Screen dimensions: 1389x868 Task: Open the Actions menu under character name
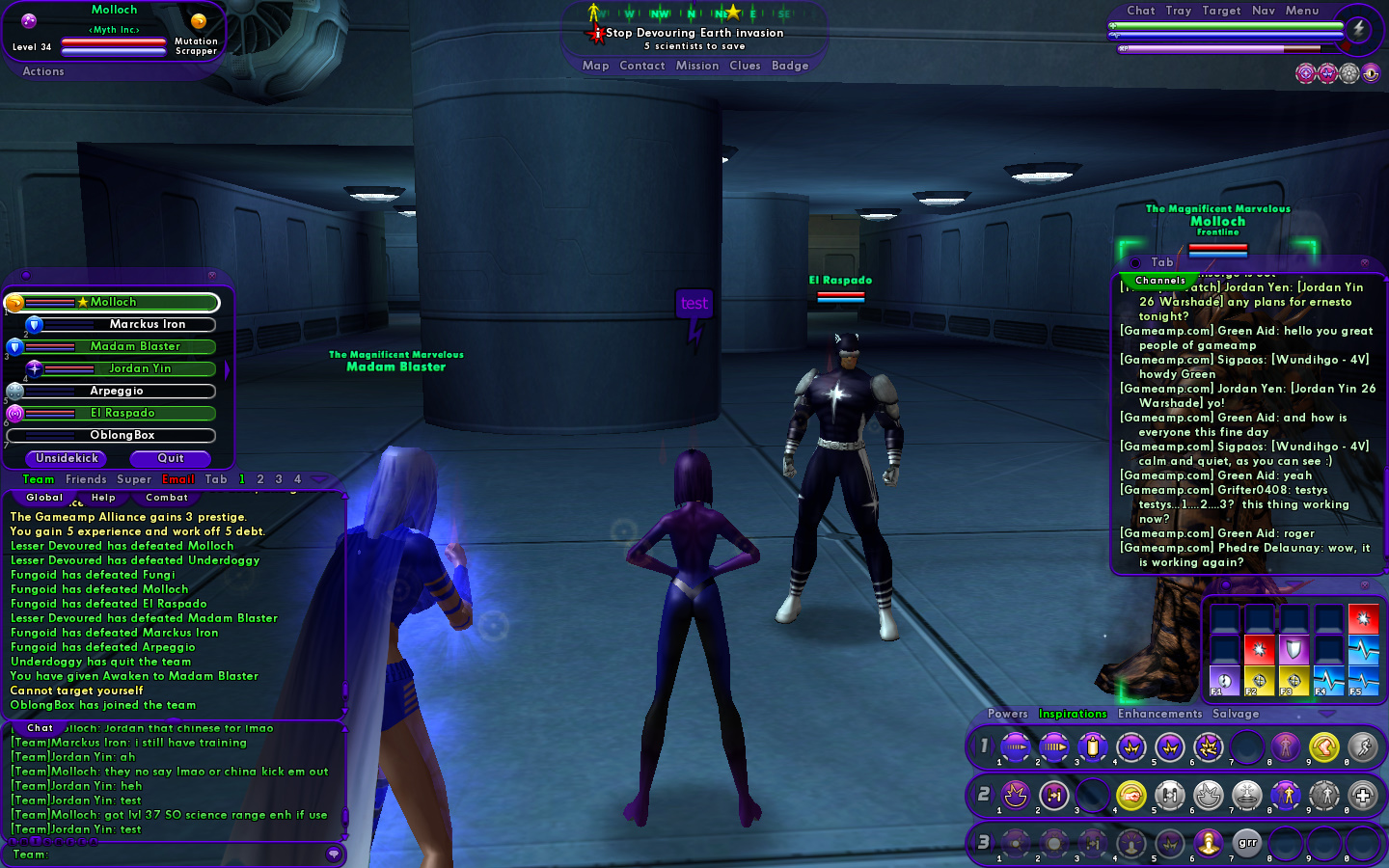point(43,71)
